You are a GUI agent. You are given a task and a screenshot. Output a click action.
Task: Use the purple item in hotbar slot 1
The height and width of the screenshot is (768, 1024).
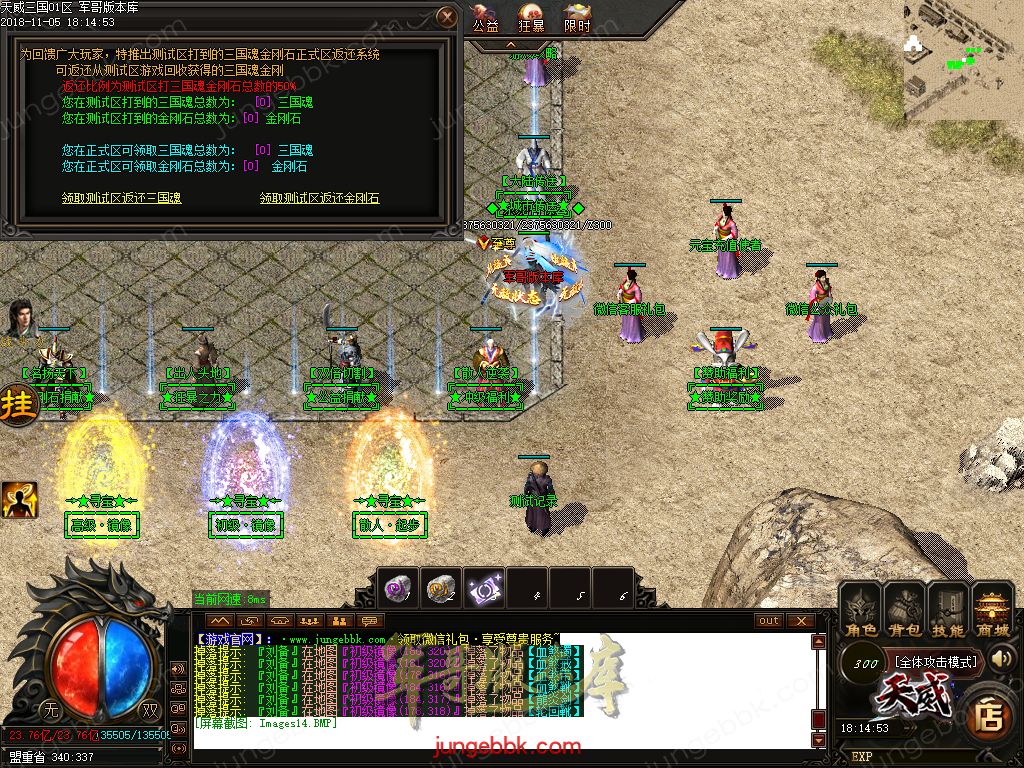(400, 588)
